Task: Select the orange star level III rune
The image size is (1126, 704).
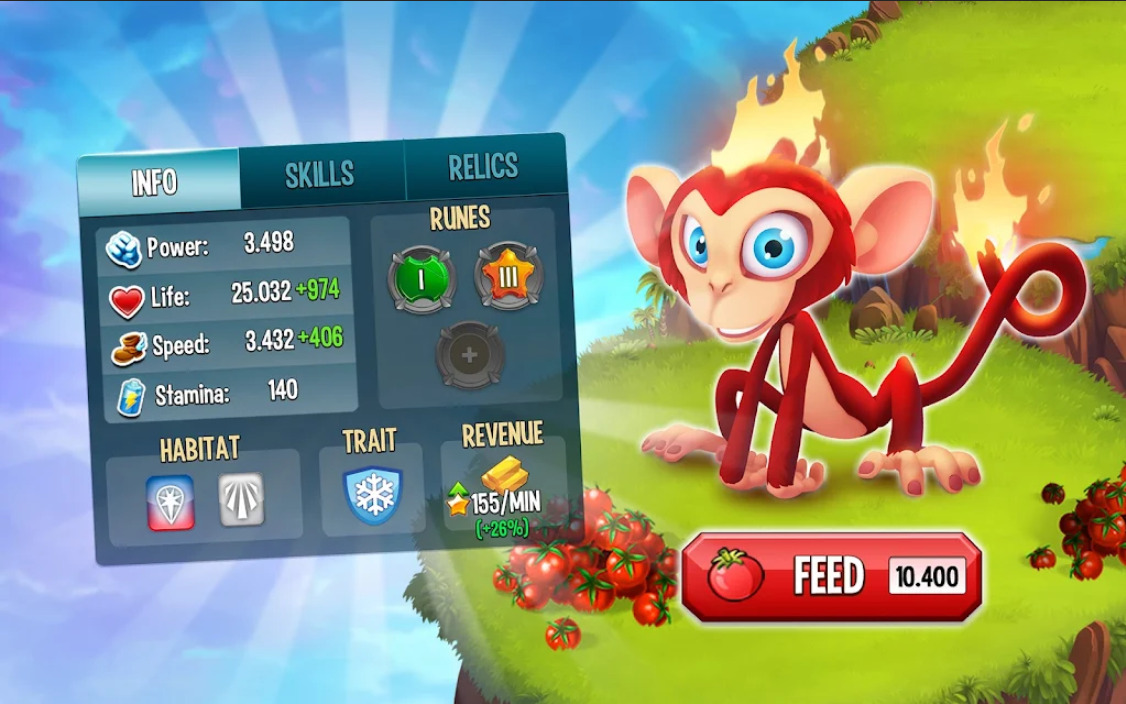Action: (x=509, y=276)
